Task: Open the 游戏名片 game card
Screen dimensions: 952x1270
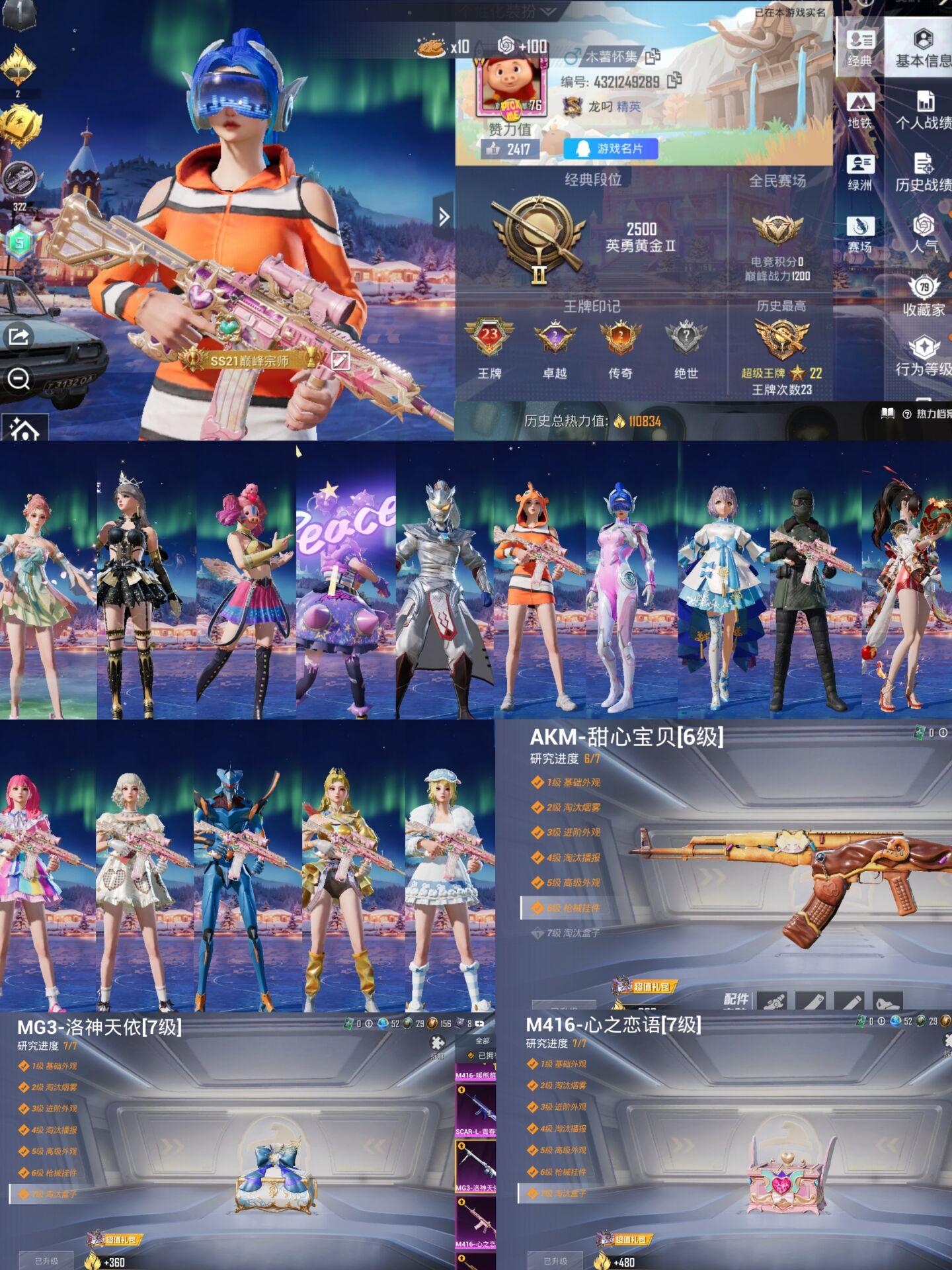Action: pyautogui.click(x=611, y=149)
